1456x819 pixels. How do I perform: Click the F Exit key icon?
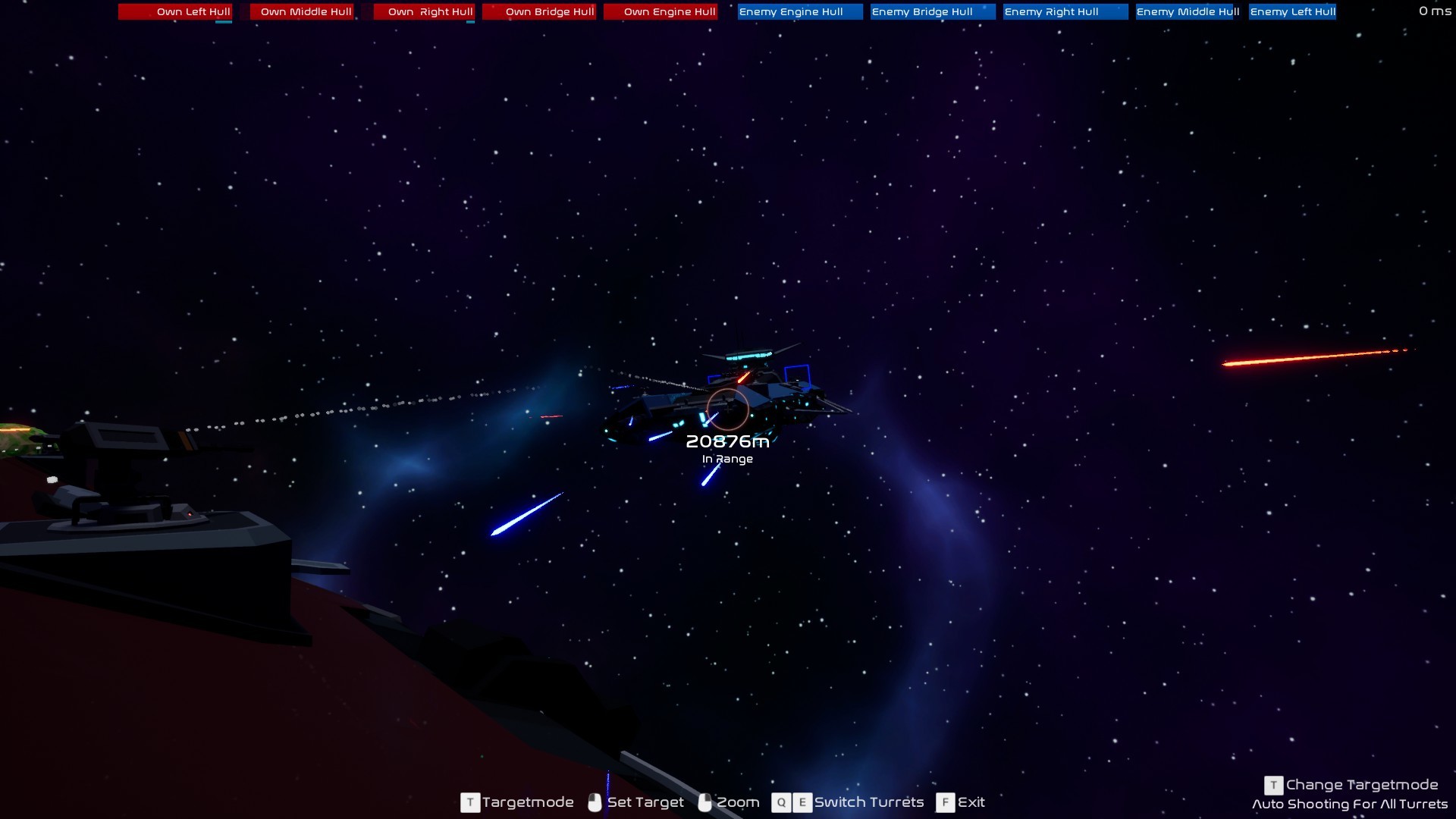pyautogui.click(x=945, y=802)
